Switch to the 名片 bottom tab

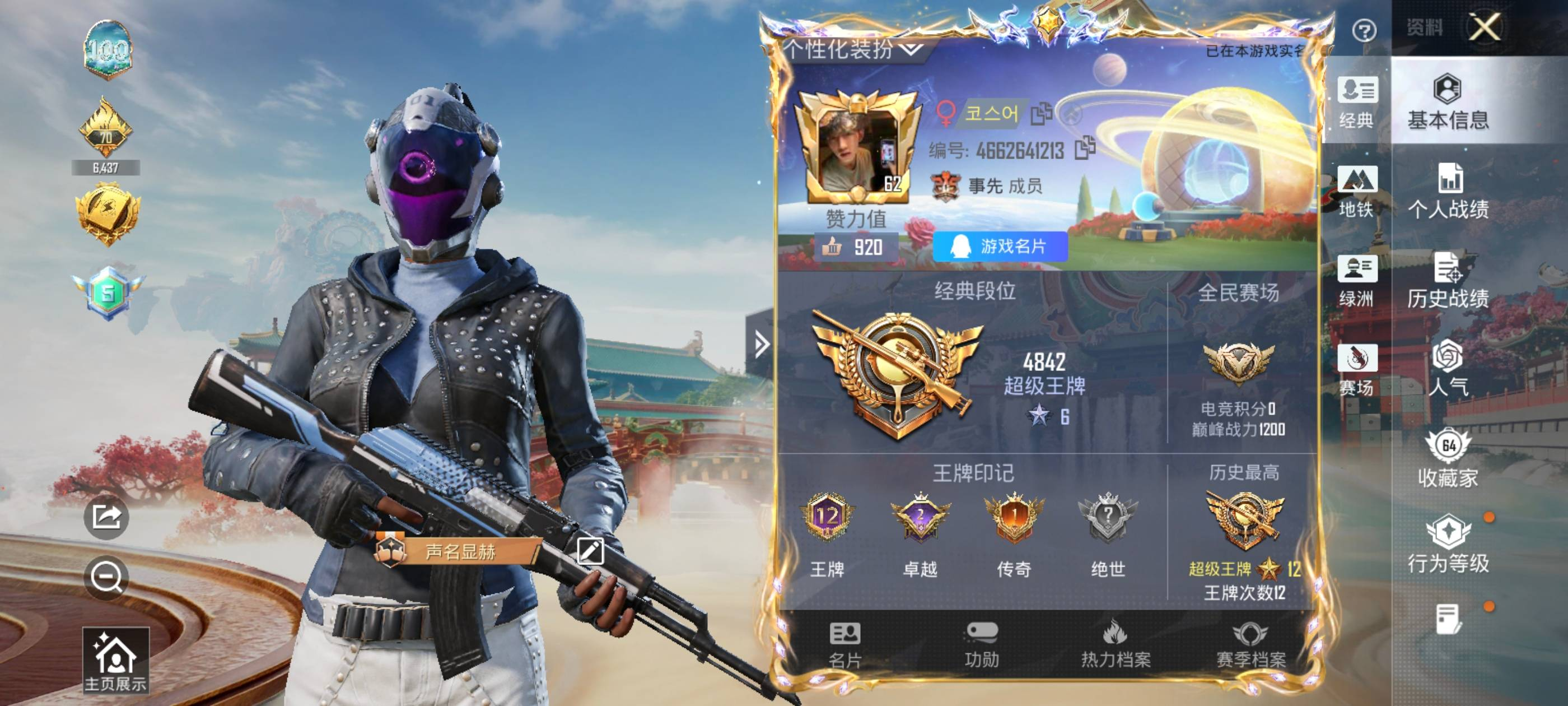[845, 645]
